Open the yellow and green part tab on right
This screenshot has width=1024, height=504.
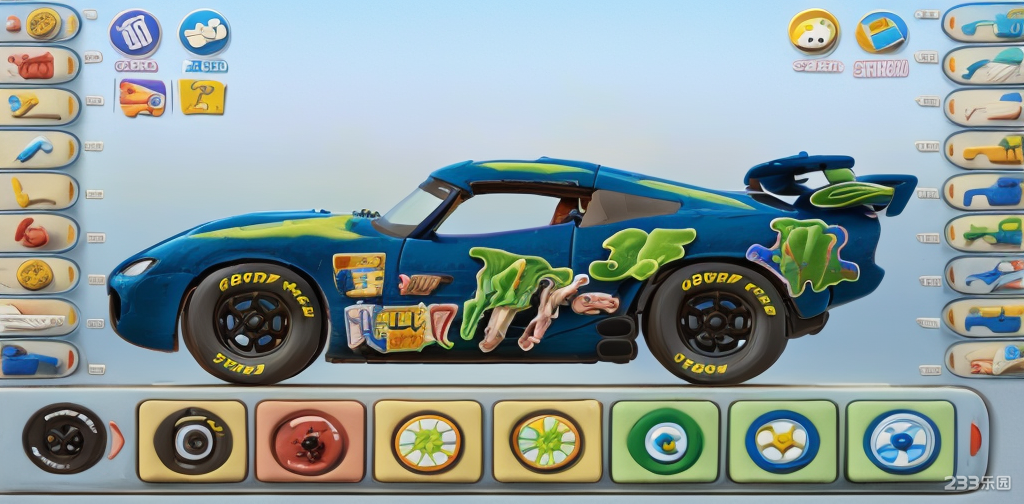pos(985,150)
